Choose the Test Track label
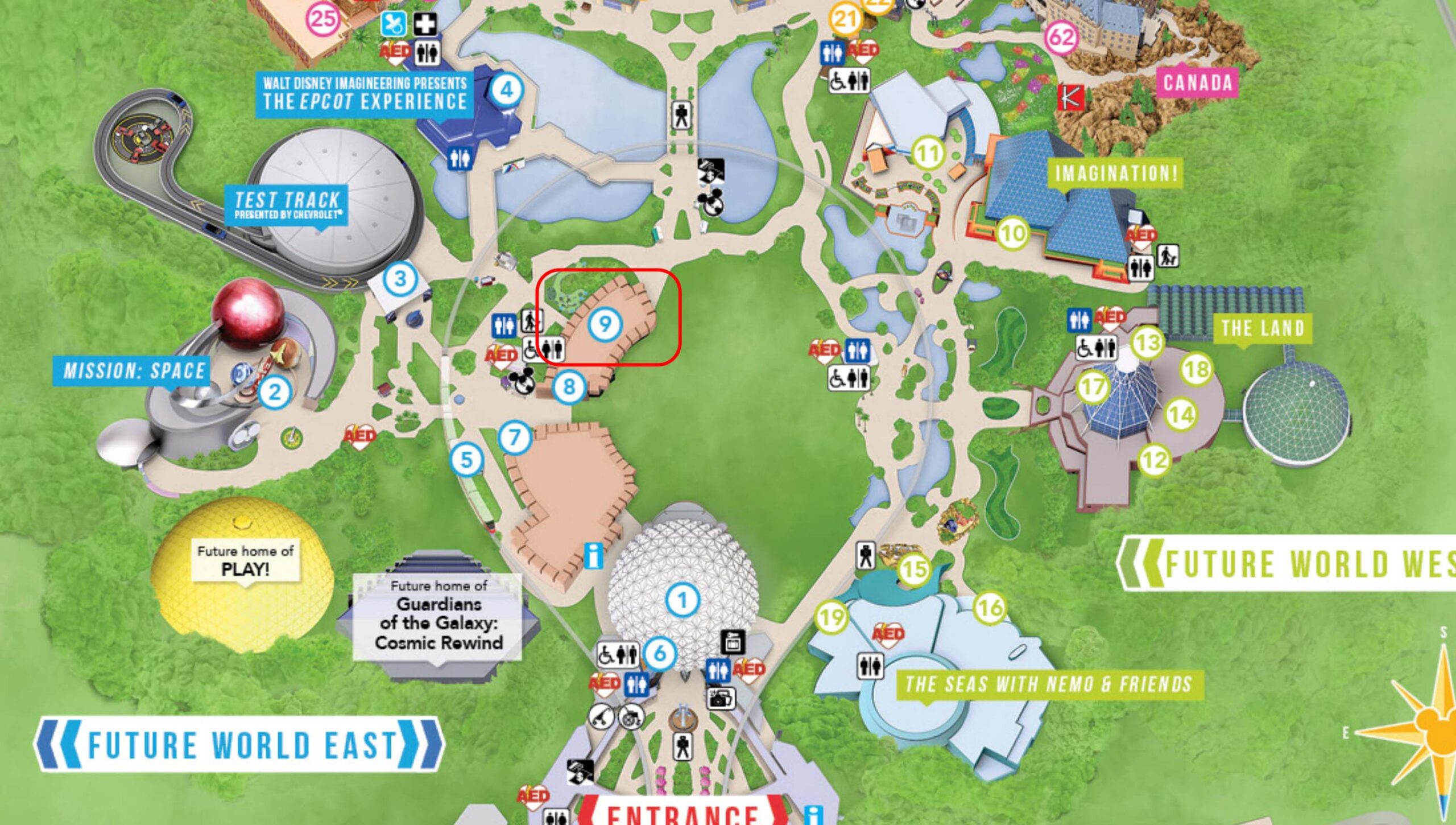This screenshot has height=825, width=1456. 287,205
